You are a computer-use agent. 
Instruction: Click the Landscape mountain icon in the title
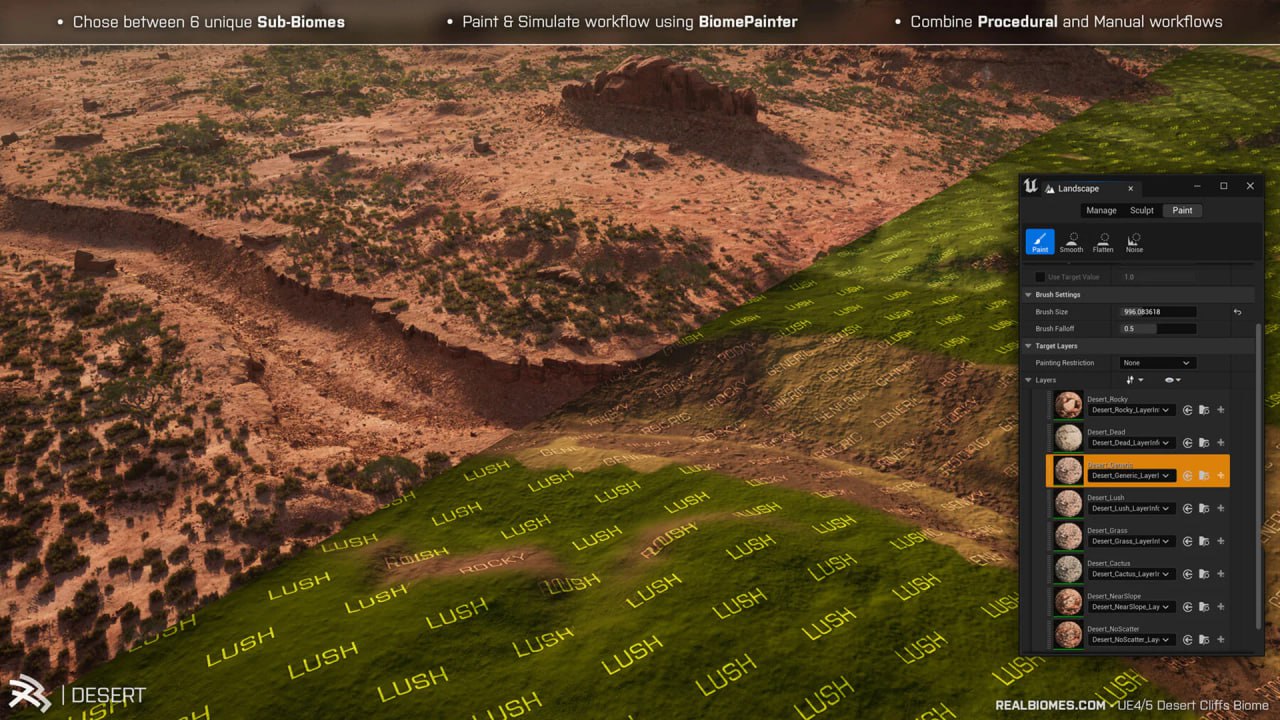pos(1049,189)
